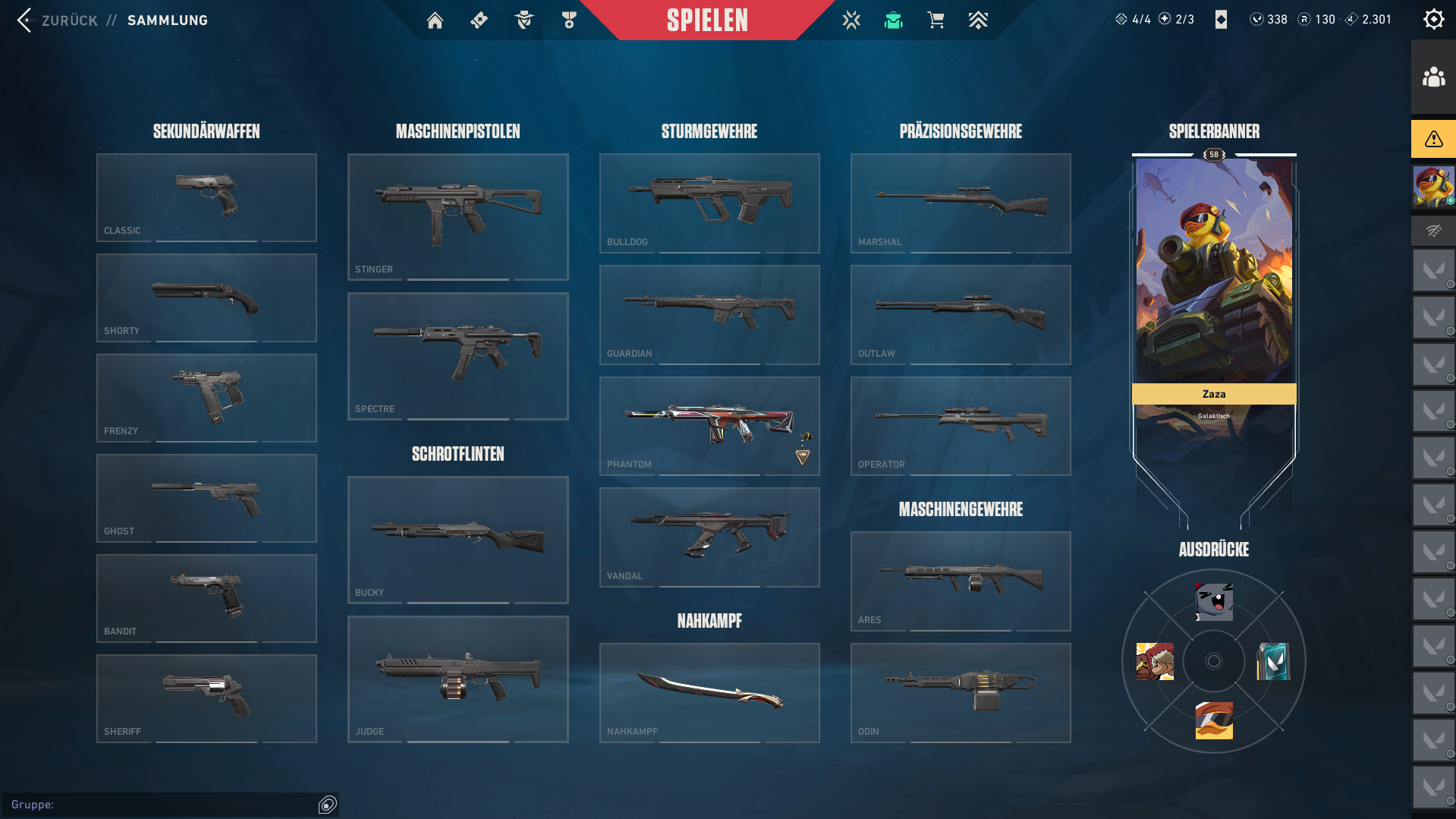
Task: Select the Classic pistol slot
Action: point(206,197)
